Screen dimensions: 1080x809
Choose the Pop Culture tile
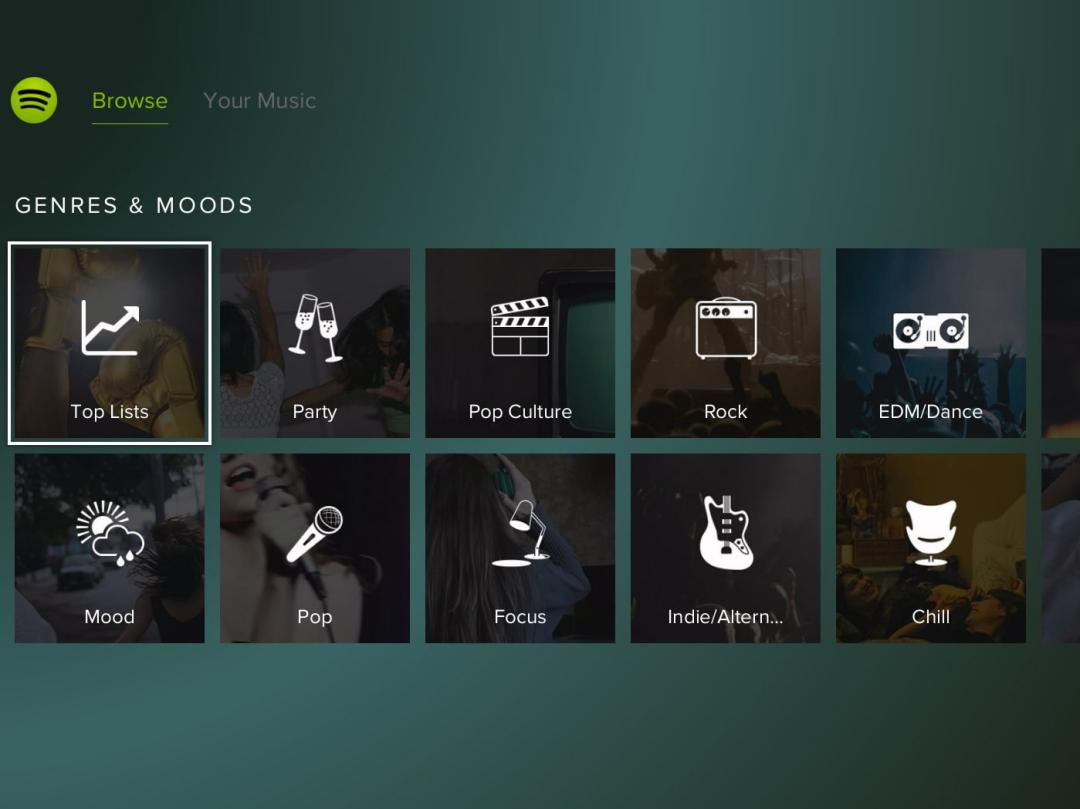pos(520,343)
